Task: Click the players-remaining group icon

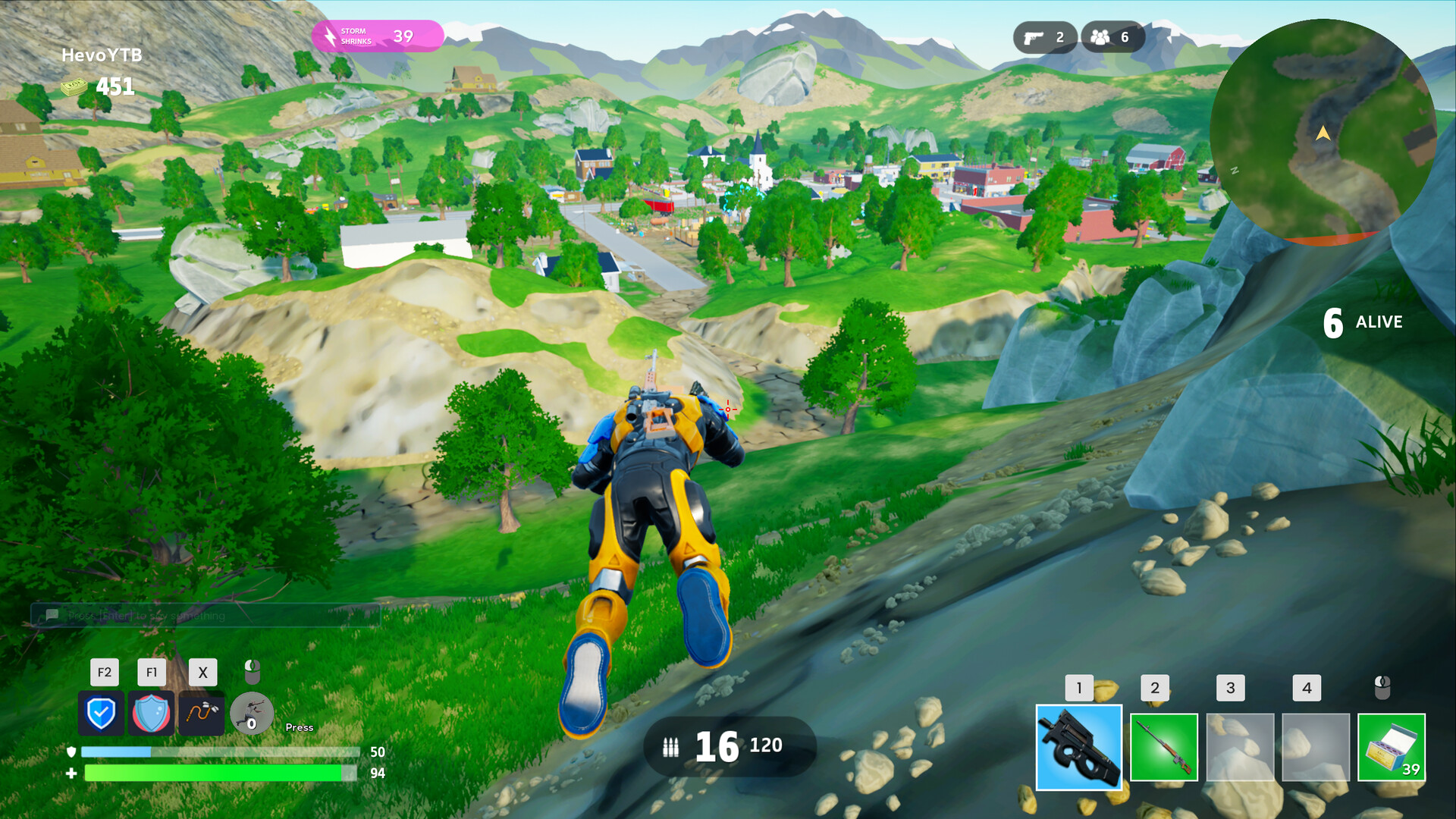Action: pyautogui.click(x=1101, y=36)
